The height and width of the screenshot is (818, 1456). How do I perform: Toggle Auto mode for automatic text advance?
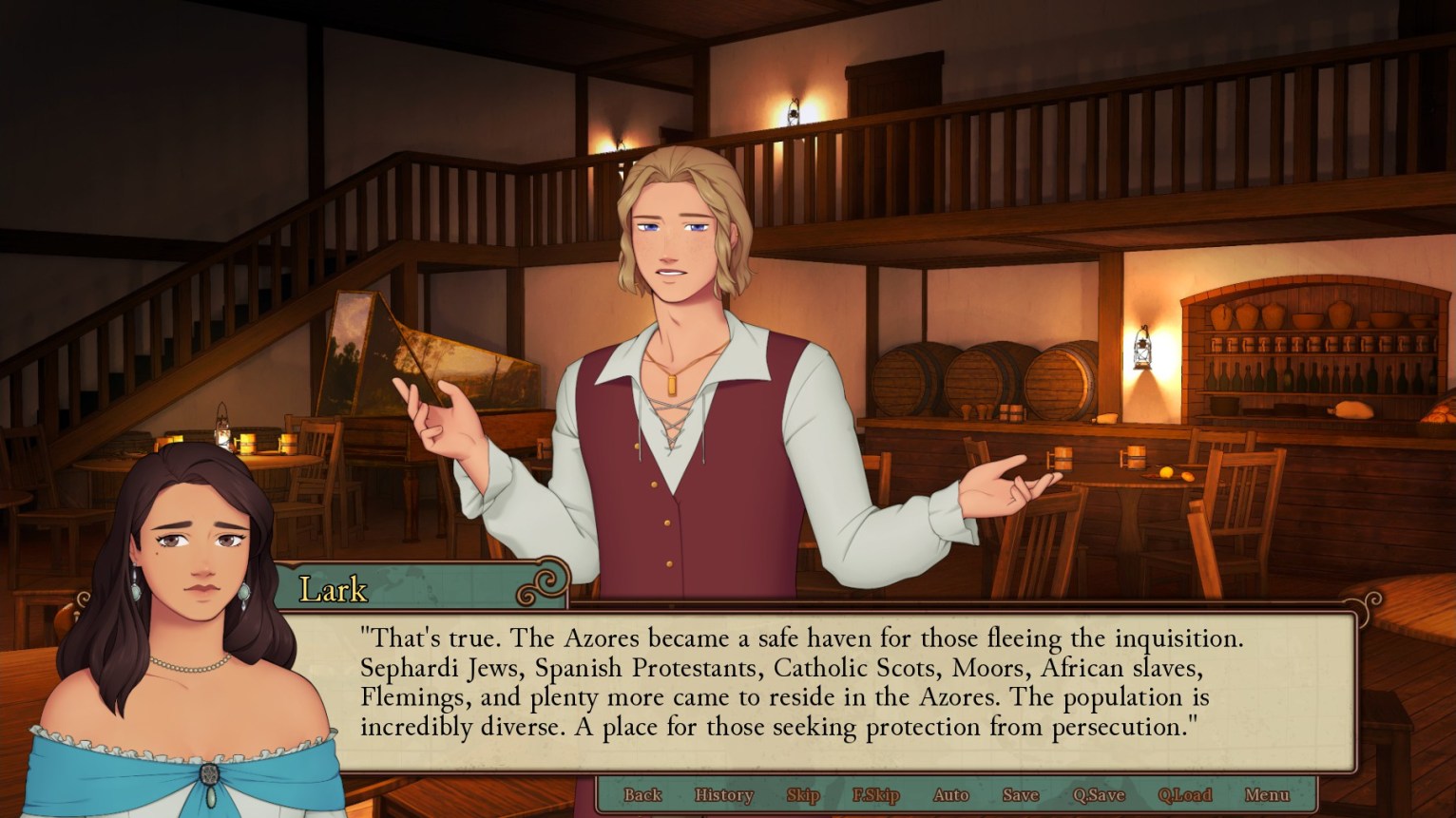(x=949, y=795)
